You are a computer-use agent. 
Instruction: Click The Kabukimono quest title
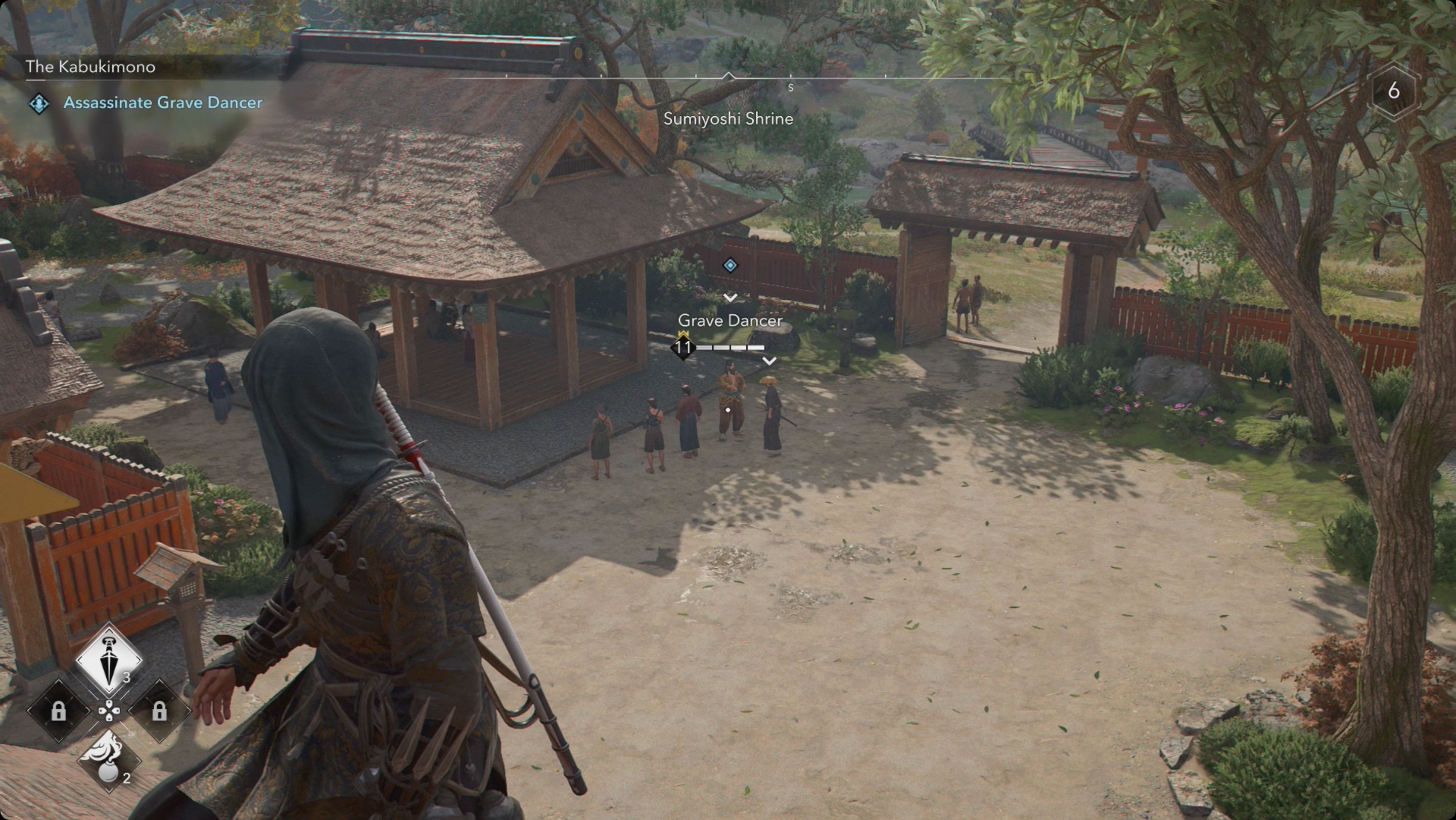89,66
